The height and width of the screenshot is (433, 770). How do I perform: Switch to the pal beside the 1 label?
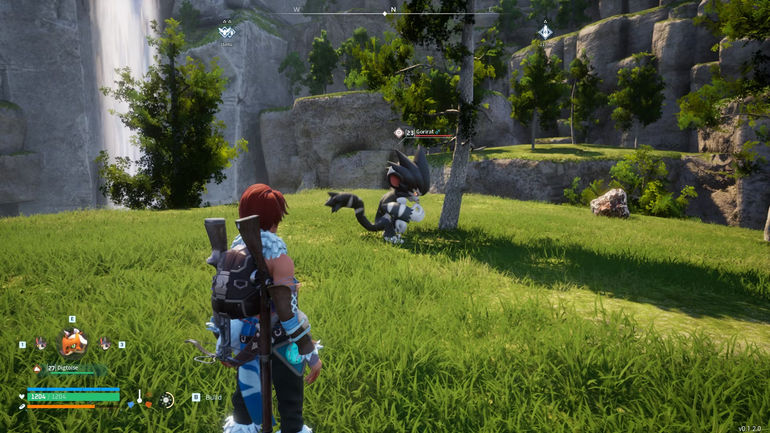pyautogui.click(x=41, y=343)
